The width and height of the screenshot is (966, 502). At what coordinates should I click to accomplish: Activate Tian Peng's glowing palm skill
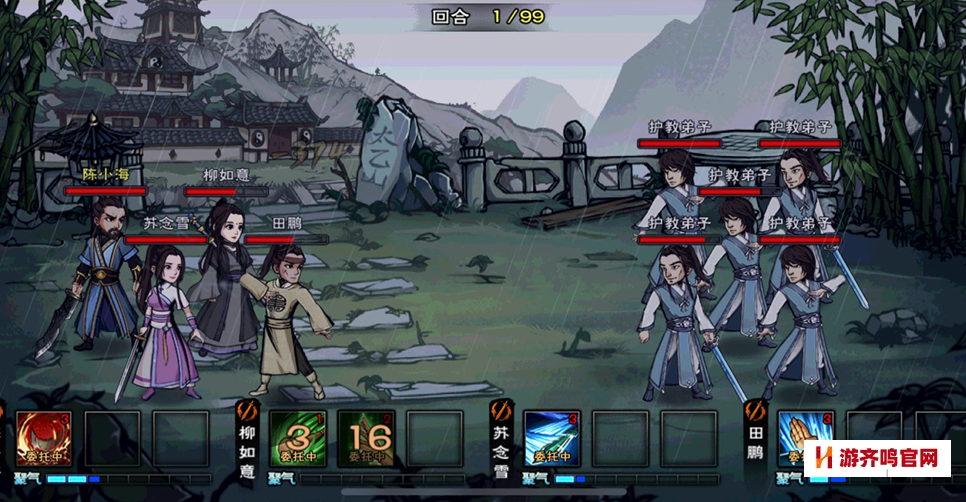[x=803, y=436]
